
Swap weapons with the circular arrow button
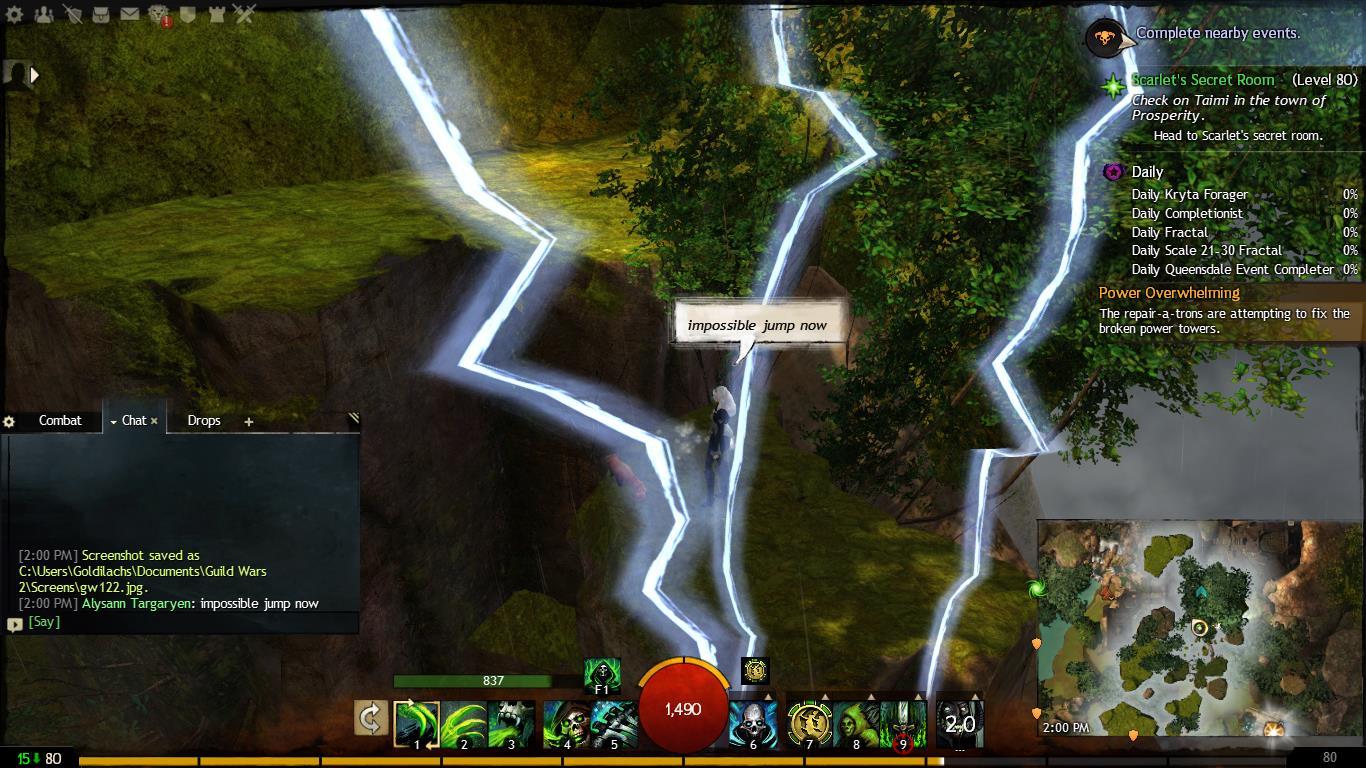(x=370, y=718)
